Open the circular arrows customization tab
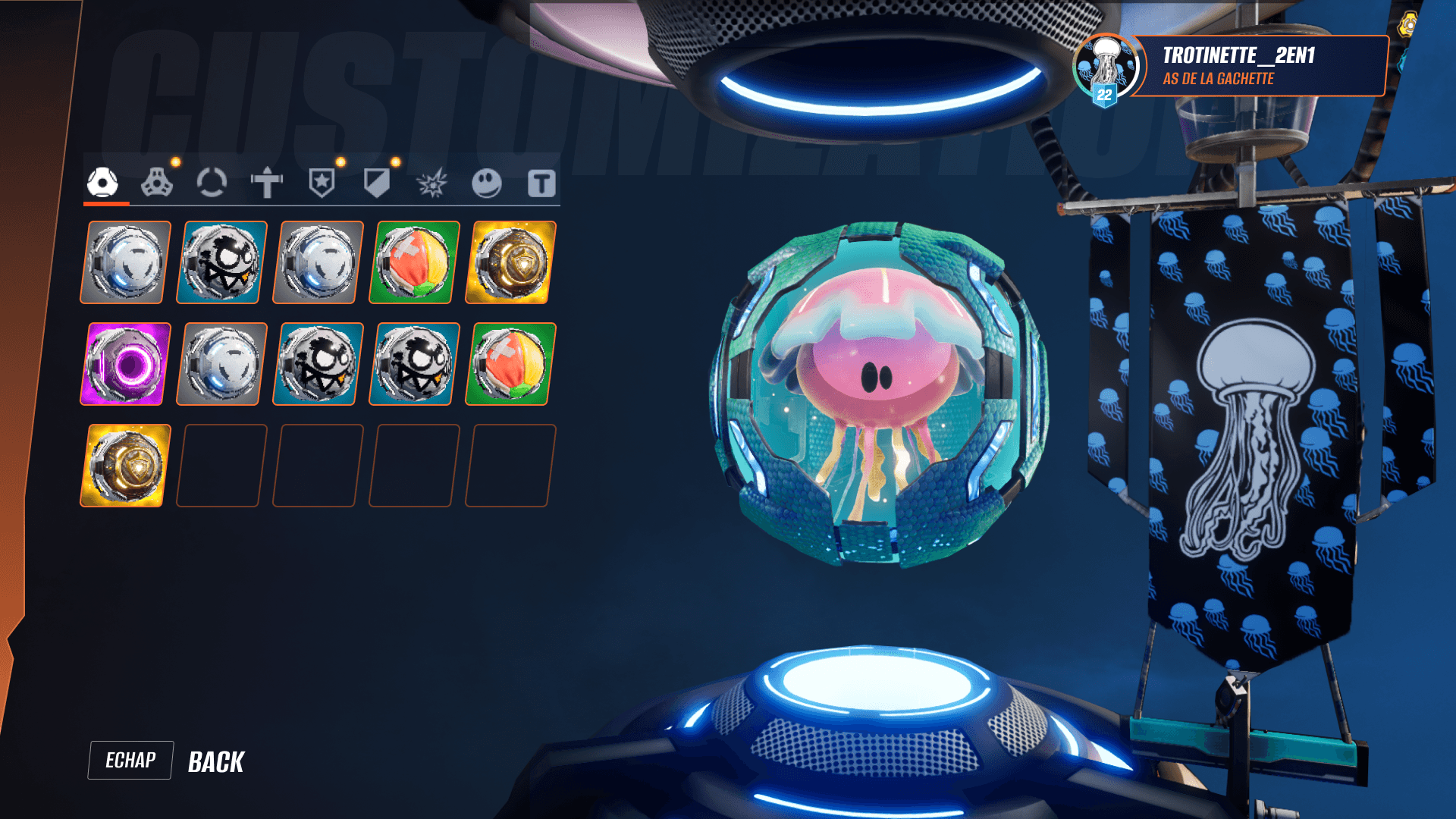1456x819 pixels. point(213,182)
